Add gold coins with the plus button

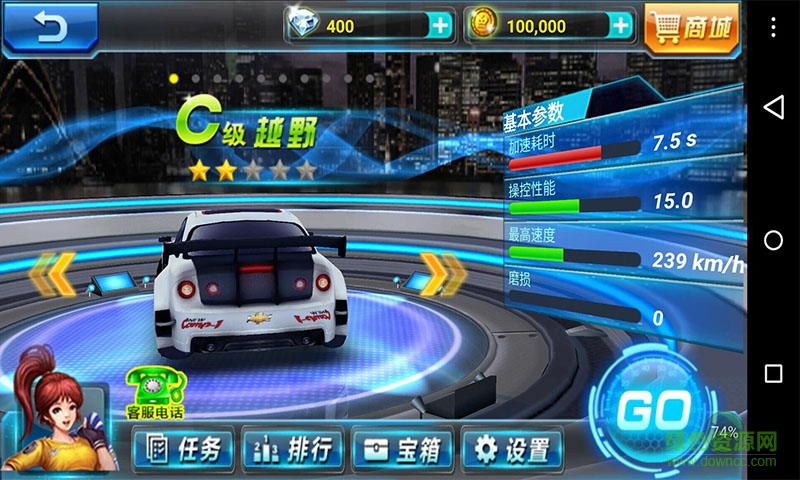621,26
